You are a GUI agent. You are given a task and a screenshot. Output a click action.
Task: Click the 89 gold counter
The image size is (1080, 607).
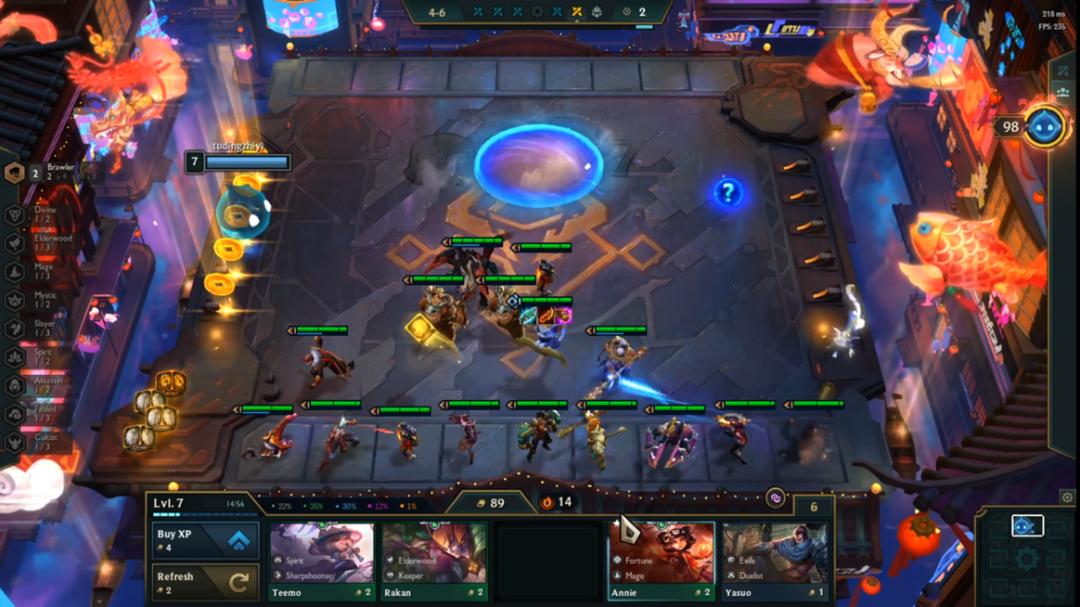pos(489,502)
